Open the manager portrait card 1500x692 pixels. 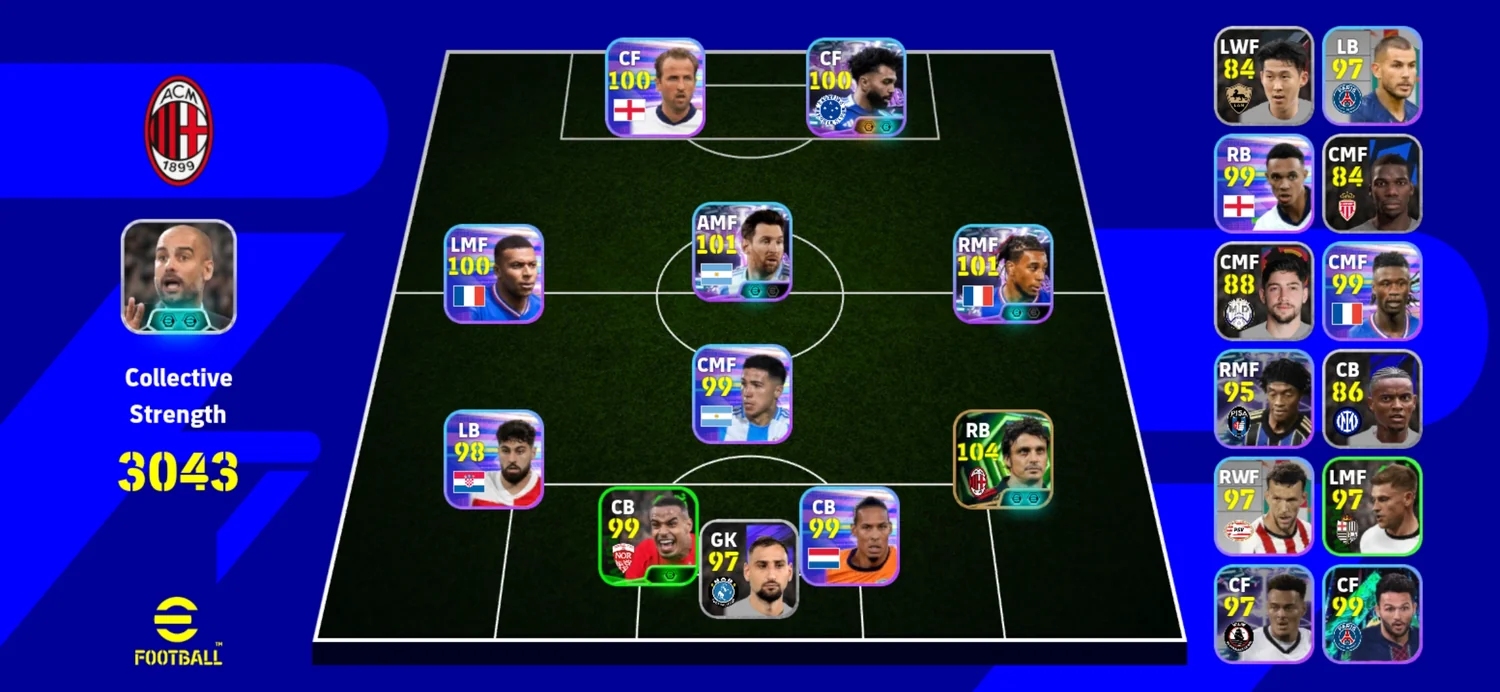179,276
